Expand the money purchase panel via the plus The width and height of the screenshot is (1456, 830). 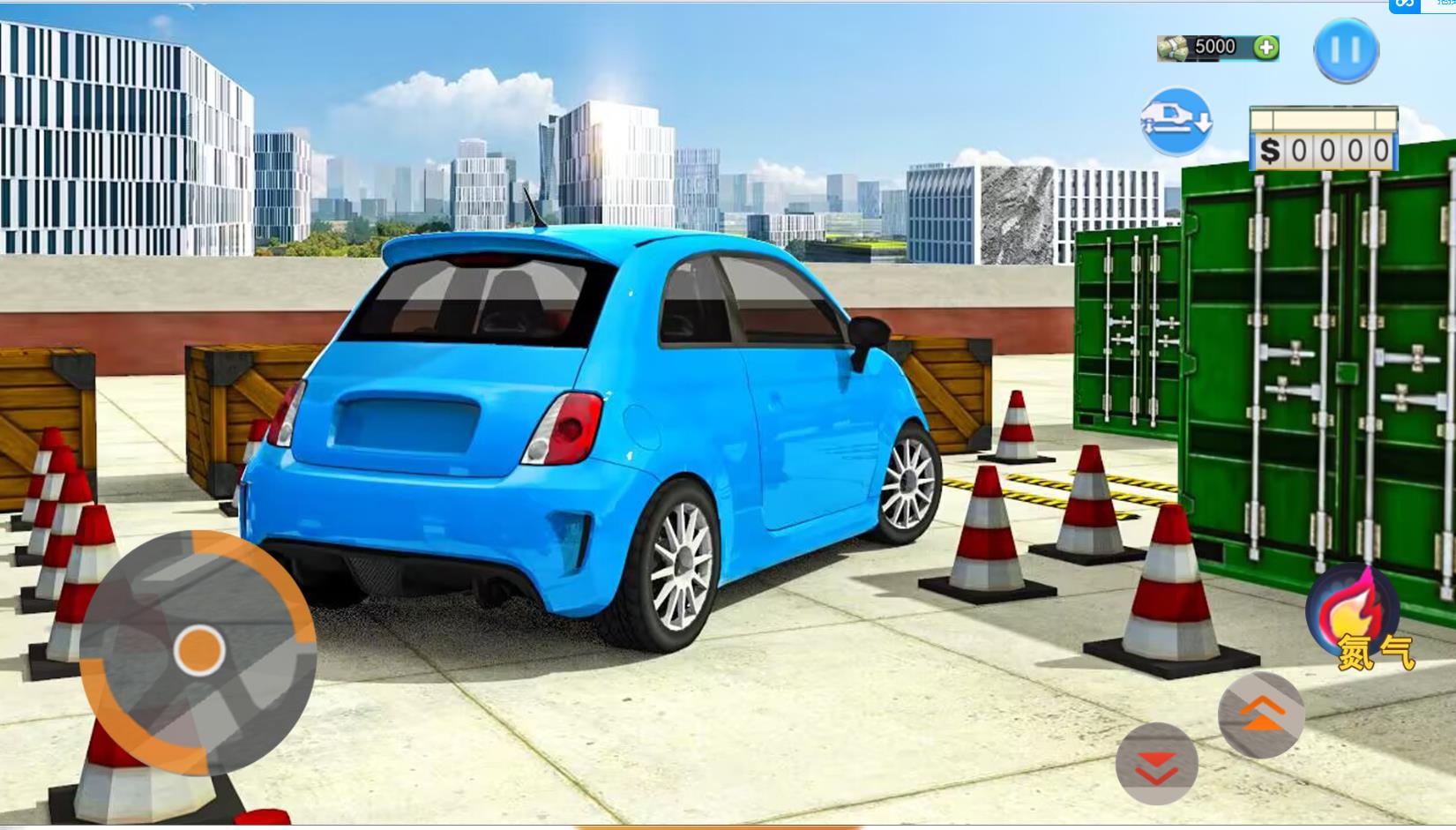coord(1265,47)
